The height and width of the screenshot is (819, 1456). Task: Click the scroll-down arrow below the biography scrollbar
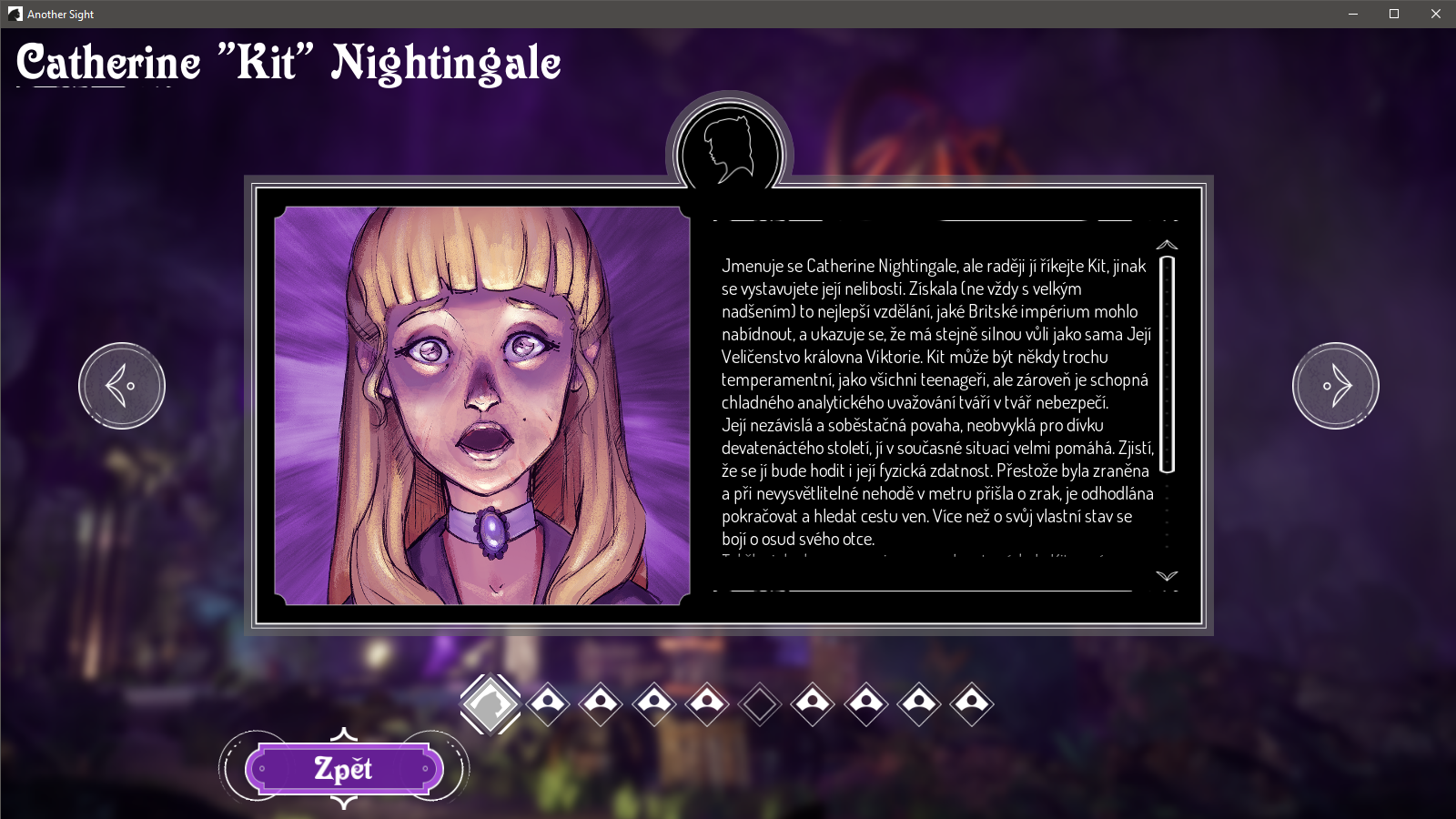[1167, 576]
